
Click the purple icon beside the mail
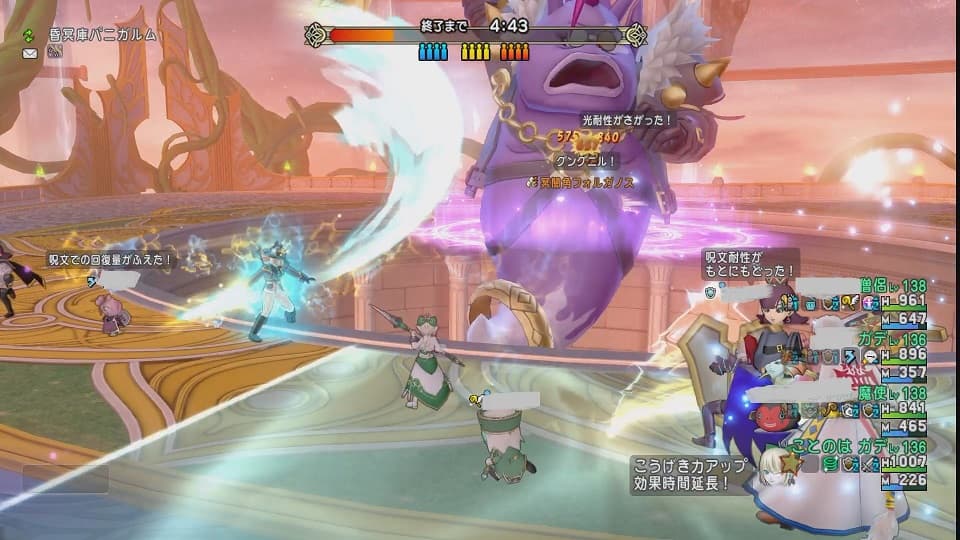click(x=55, y=53)
